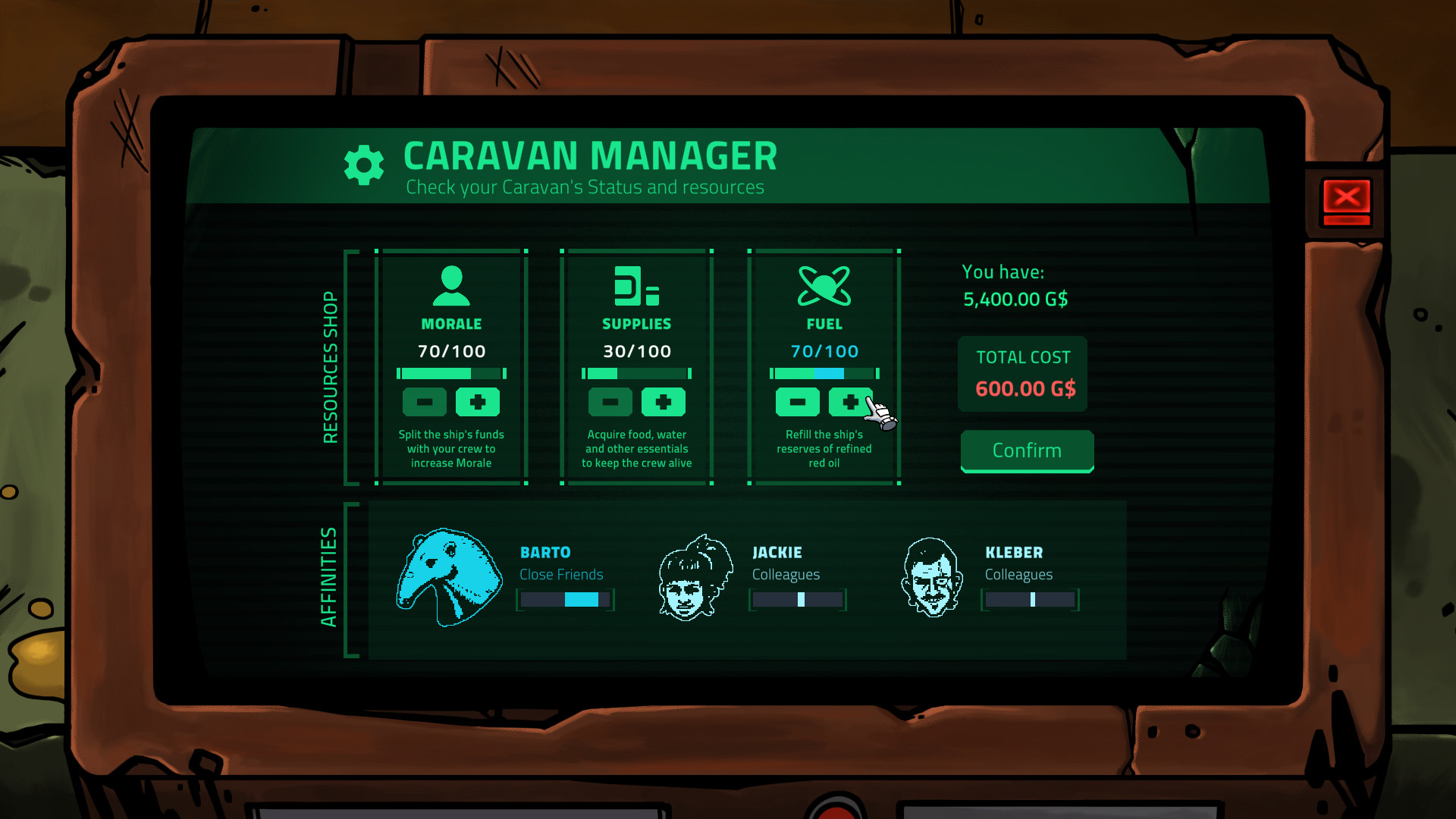
Task: Reduce Supplies with the minus stepper
Action: [x=610, y=402]
